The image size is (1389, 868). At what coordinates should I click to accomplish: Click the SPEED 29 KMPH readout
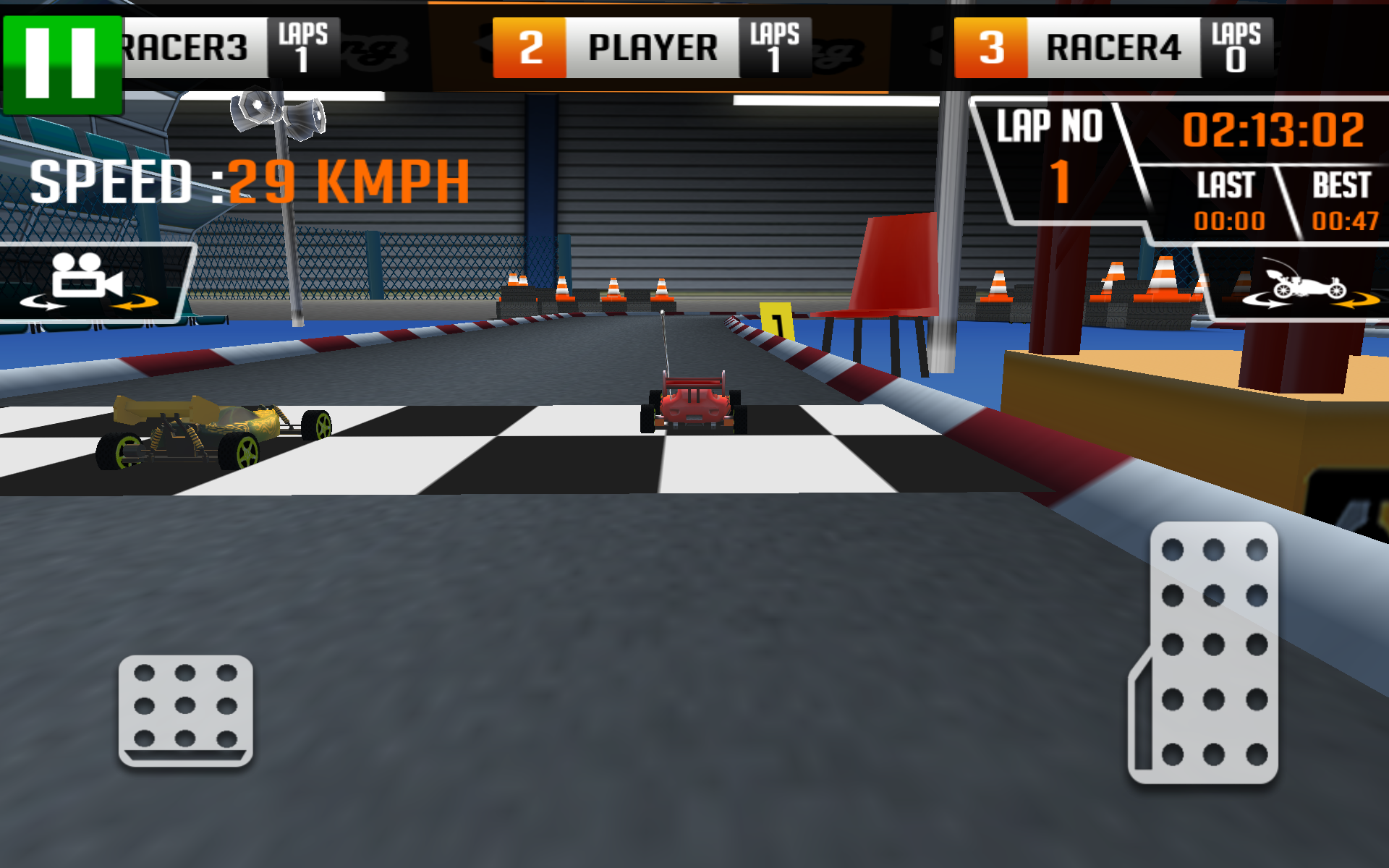[x=246, y=181]
